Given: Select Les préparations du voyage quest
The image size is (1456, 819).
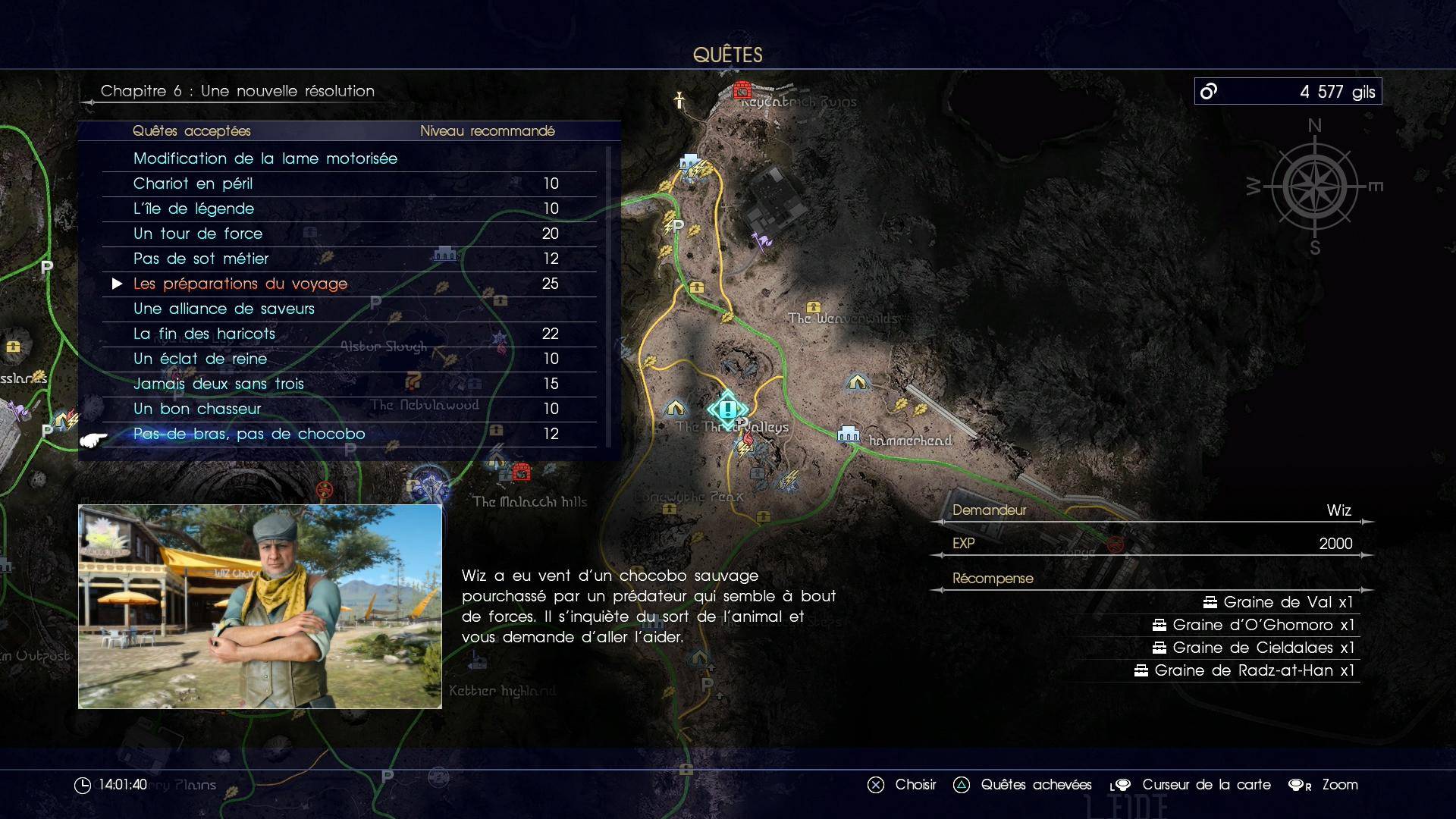Looking at the screenshot, I should point(240,284).
